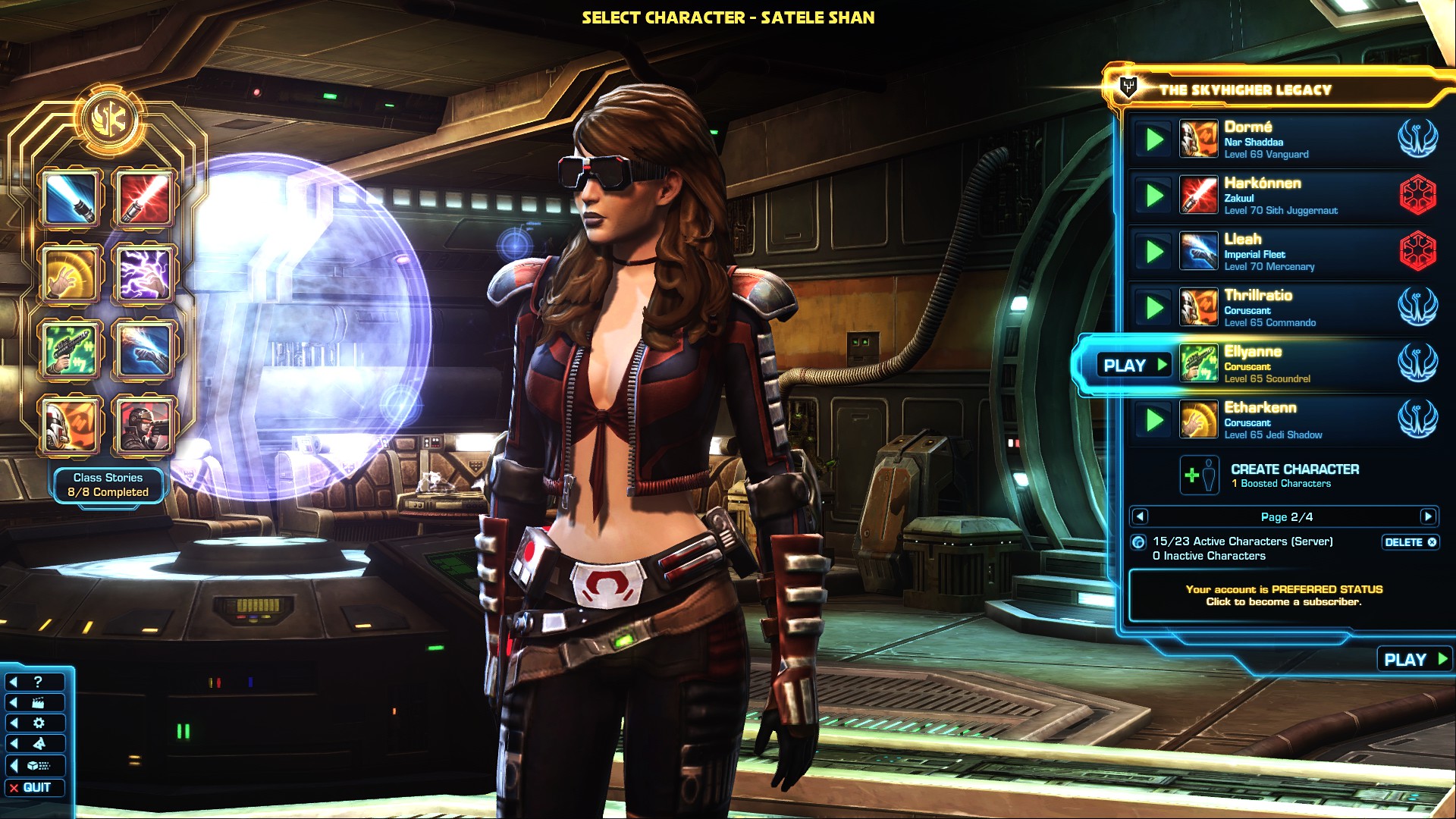Image resolution: width=1456 pixels, height=819 pixels.
Task: Select Etharkenn the Jedi Shadow
Action: (1282, 420)
